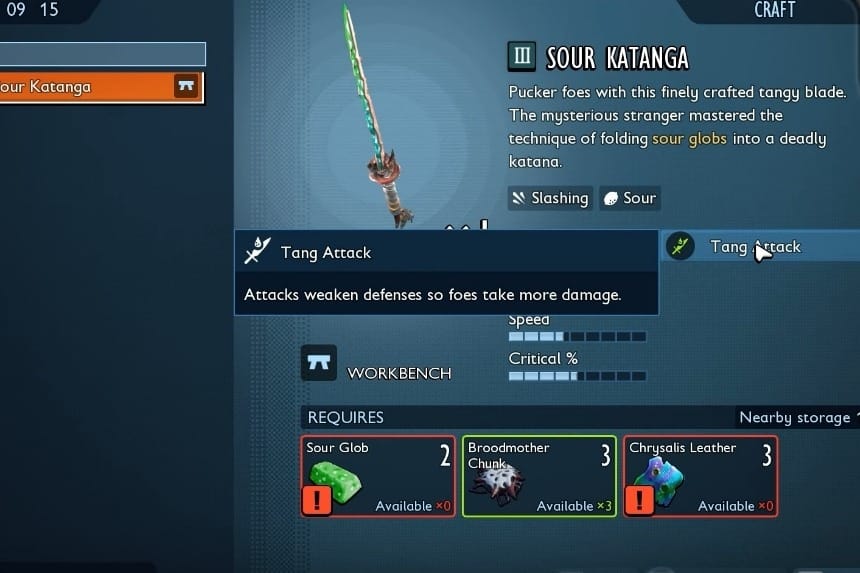The height and width of the screenshot is (573, 860).
Task: Click the Sour Glob ingredient slot
Action: tap(378, 476)
